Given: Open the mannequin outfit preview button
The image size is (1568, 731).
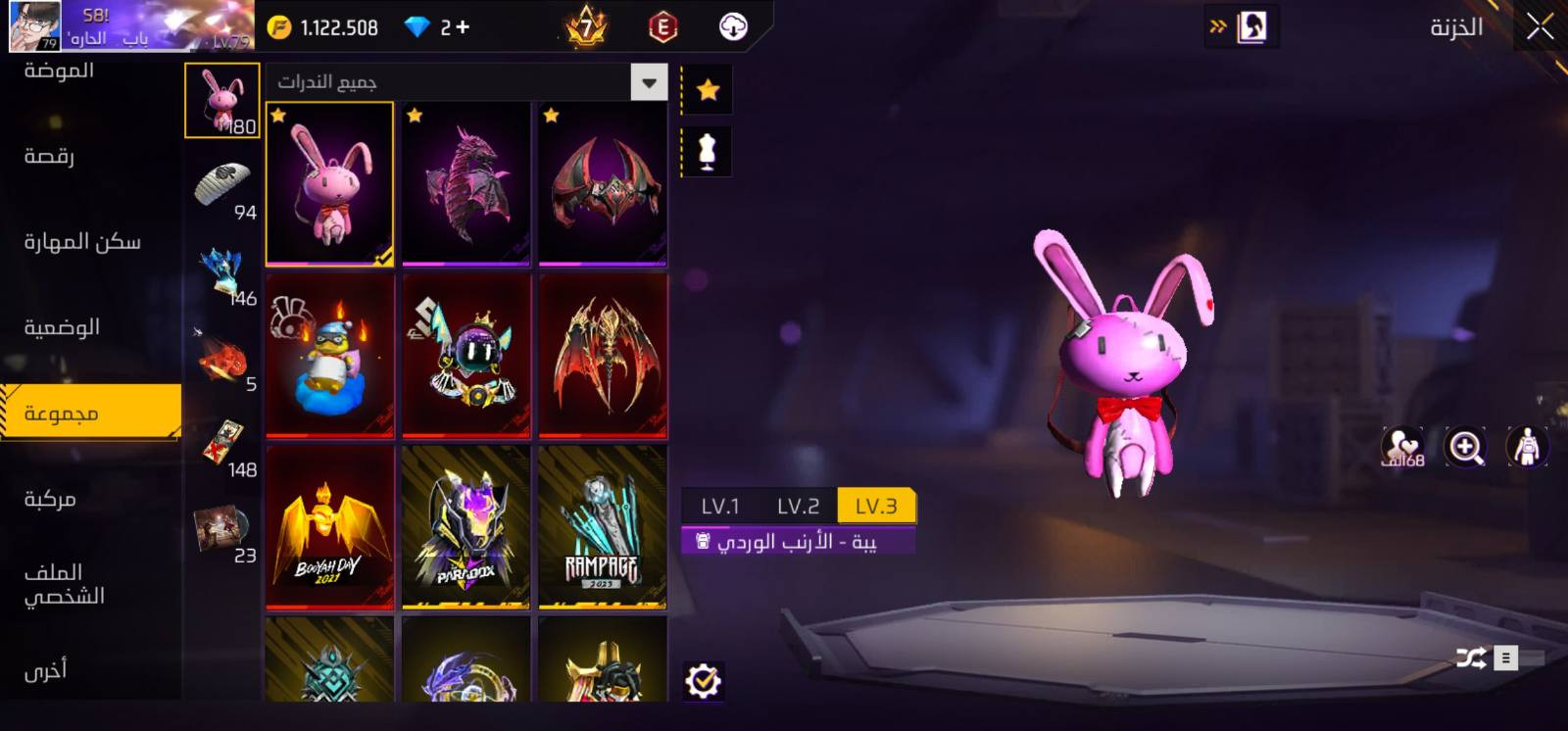Looking at the screenshot, I should point(707,152).
